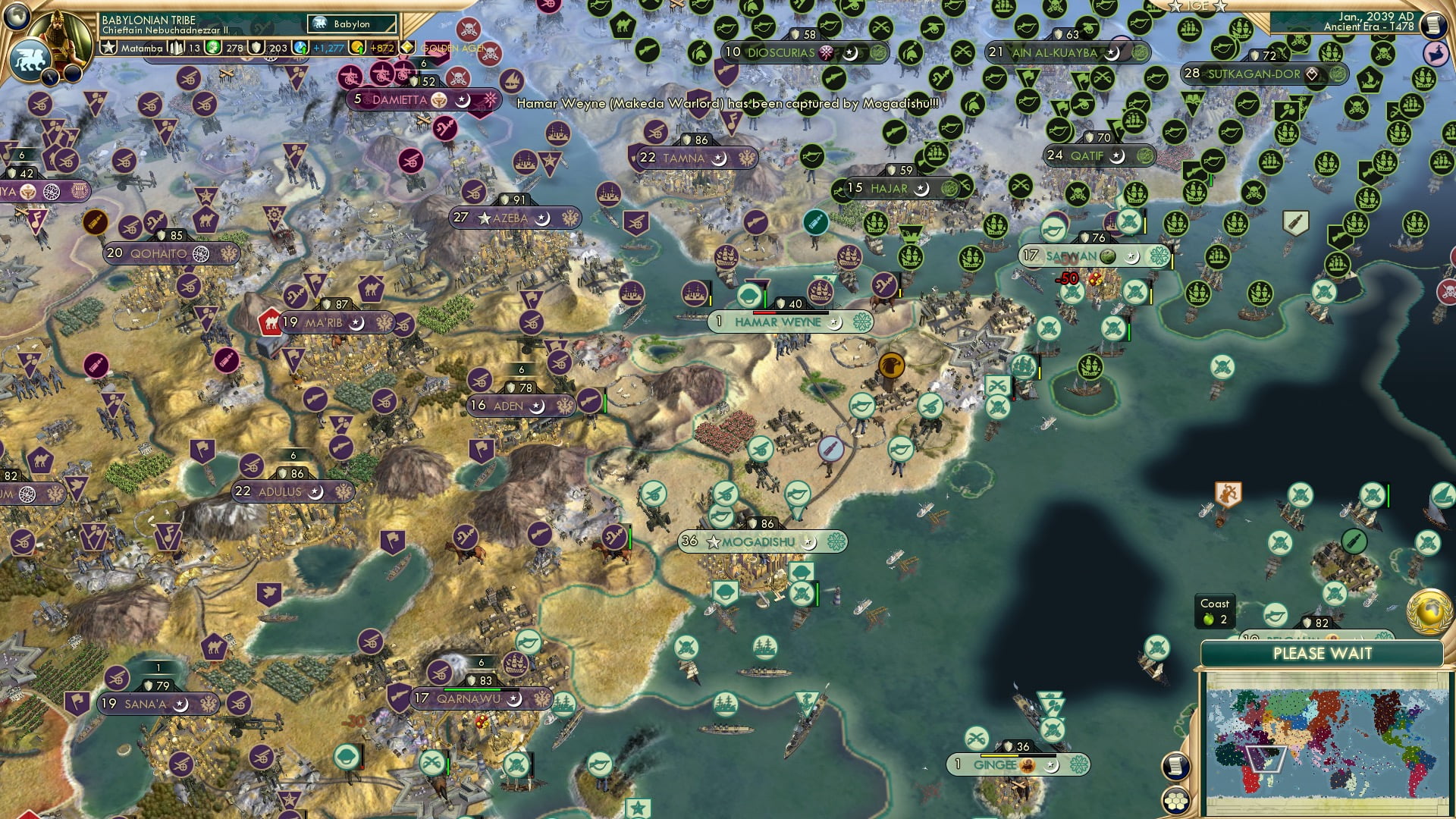Click the shield icon showing 203
The height and width of the screenshot is (819, 1456).
(256, 47)
